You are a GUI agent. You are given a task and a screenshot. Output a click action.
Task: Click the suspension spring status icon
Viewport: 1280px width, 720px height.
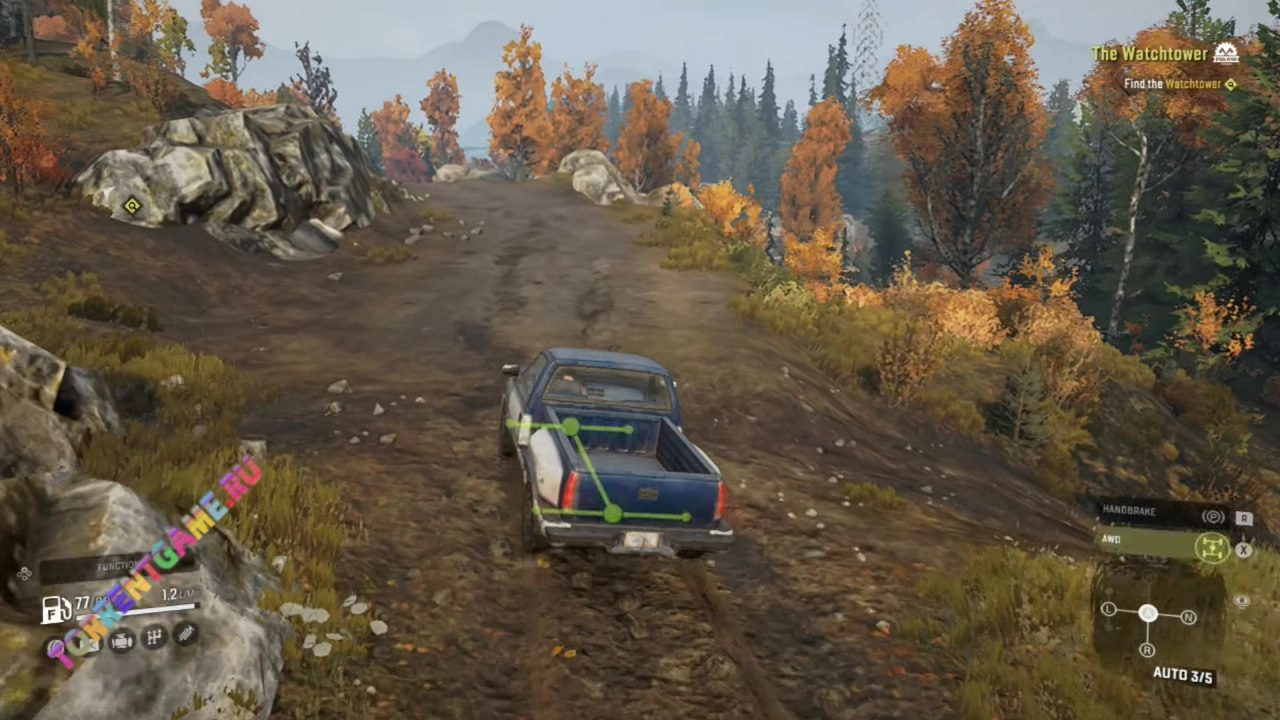click(185, 633)
